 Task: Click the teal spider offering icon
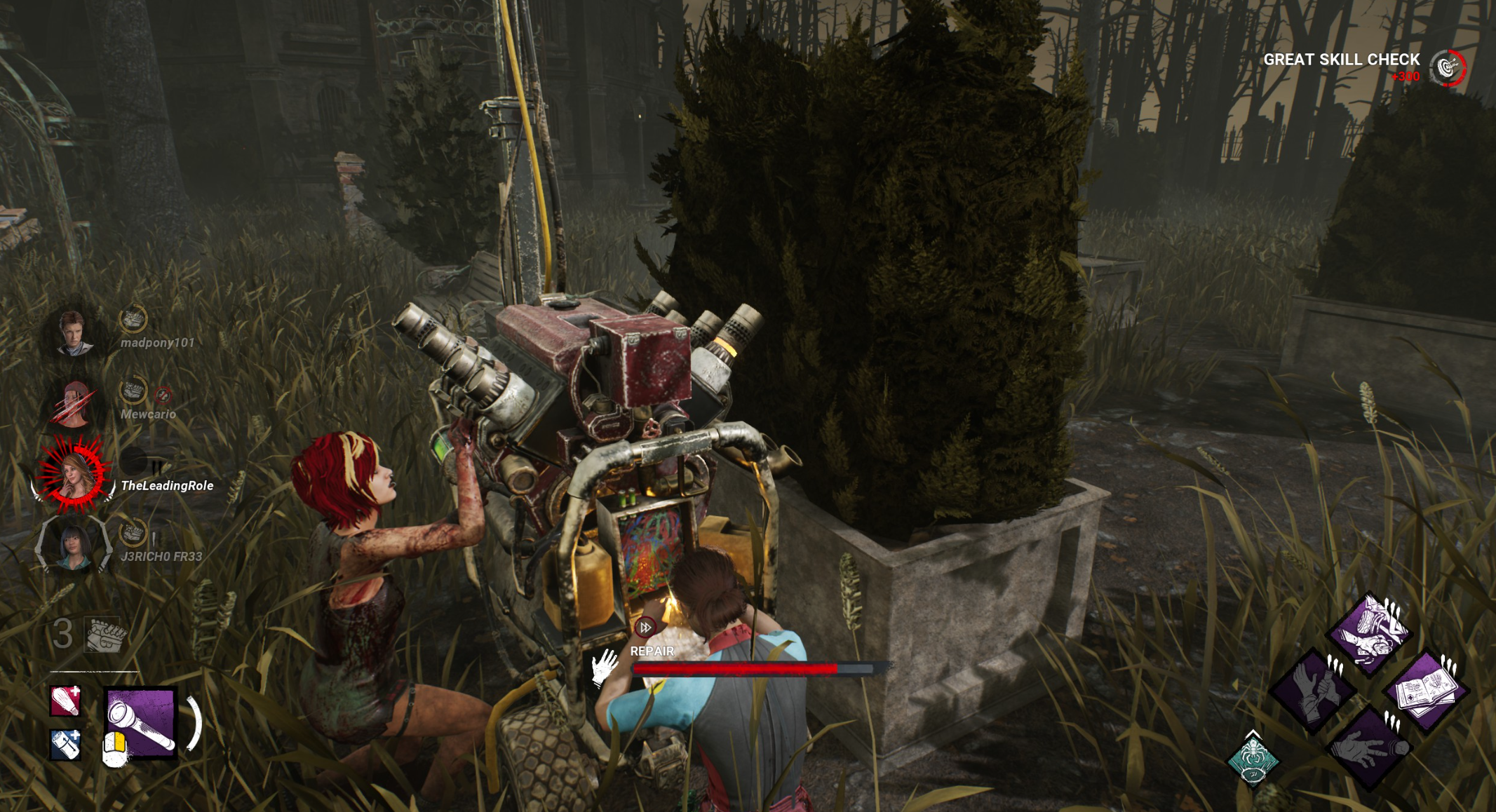coord(1253,760)
